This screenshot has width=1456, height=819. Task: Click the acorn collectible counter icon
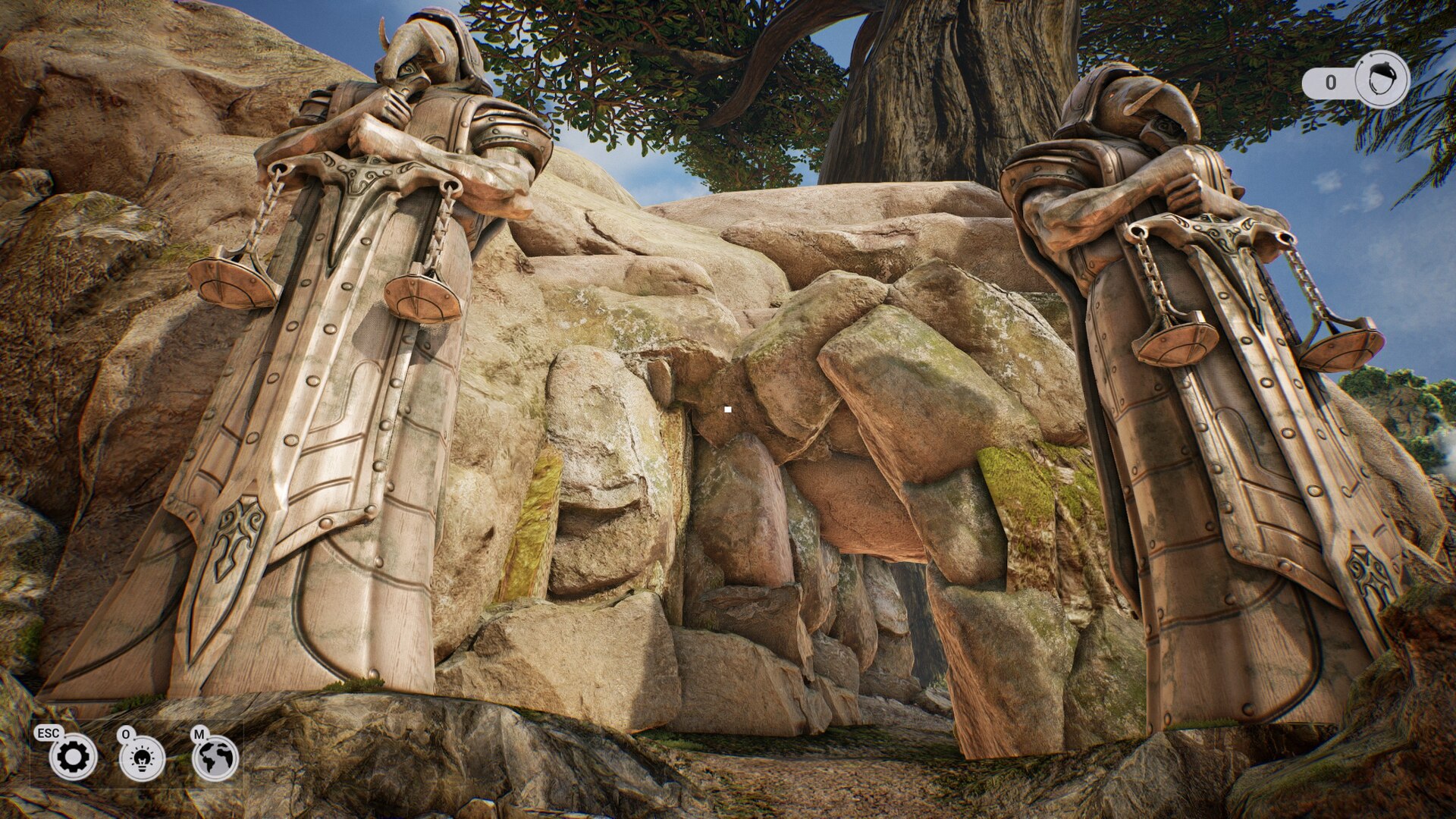click(1381, 80)
